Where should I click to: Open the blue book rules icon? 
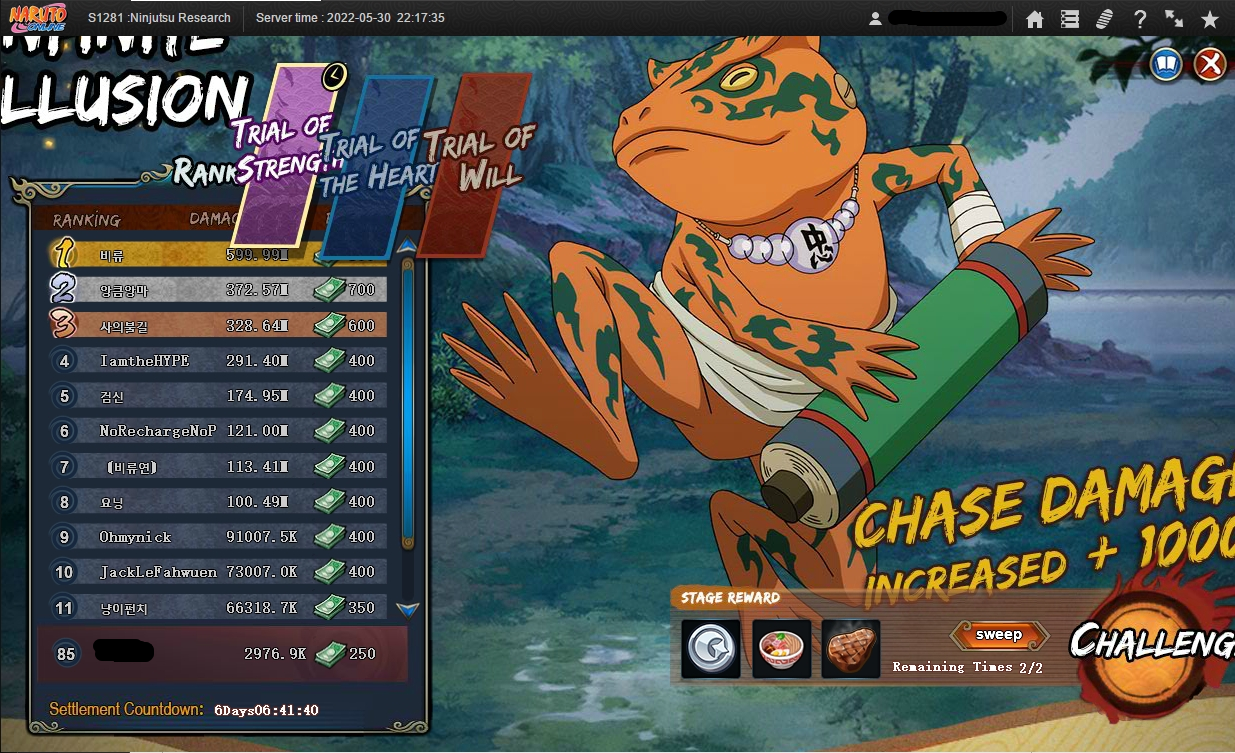click(1166, 65)
